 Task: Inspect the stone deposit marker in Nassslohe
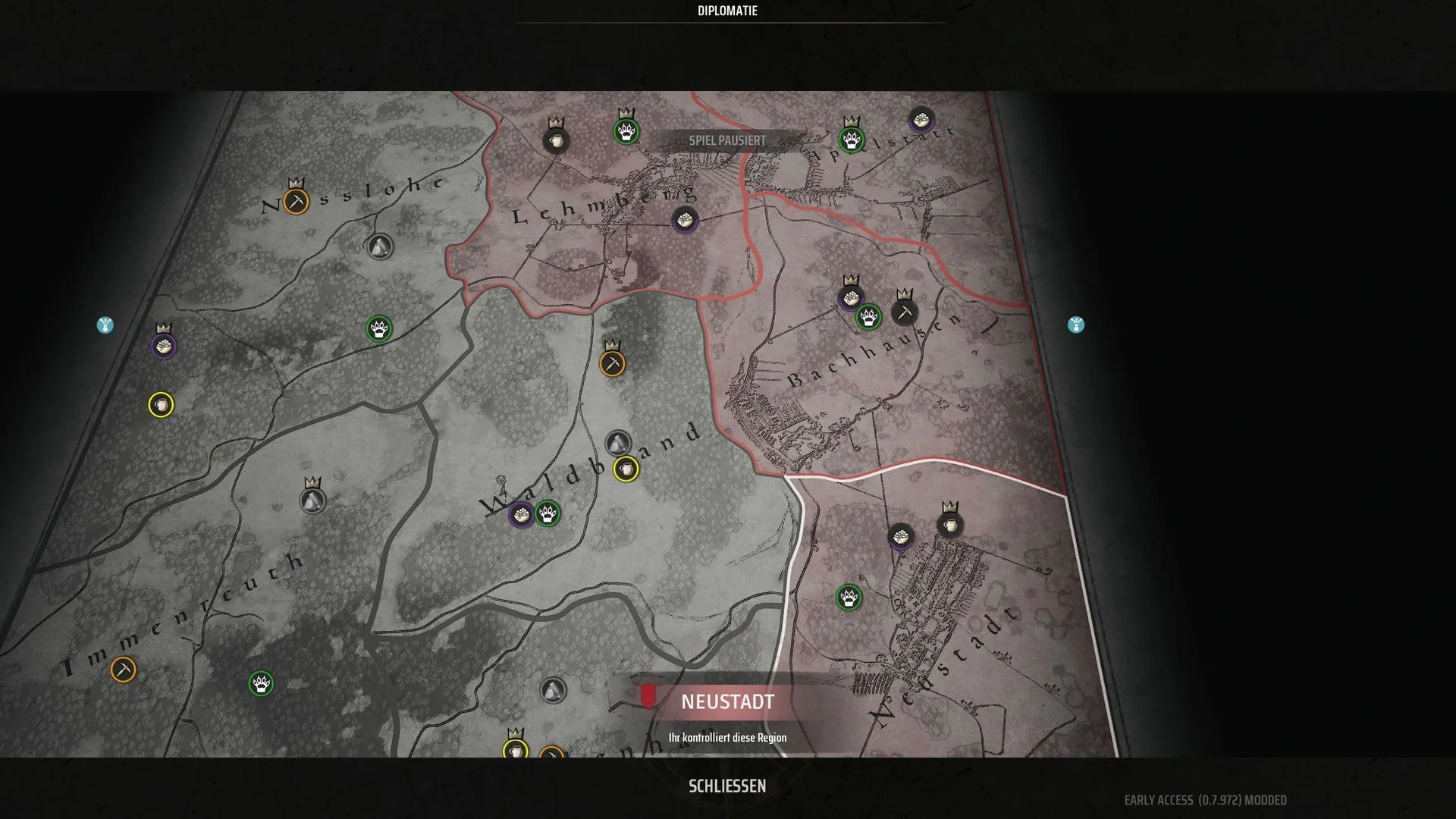coord(380,247)
